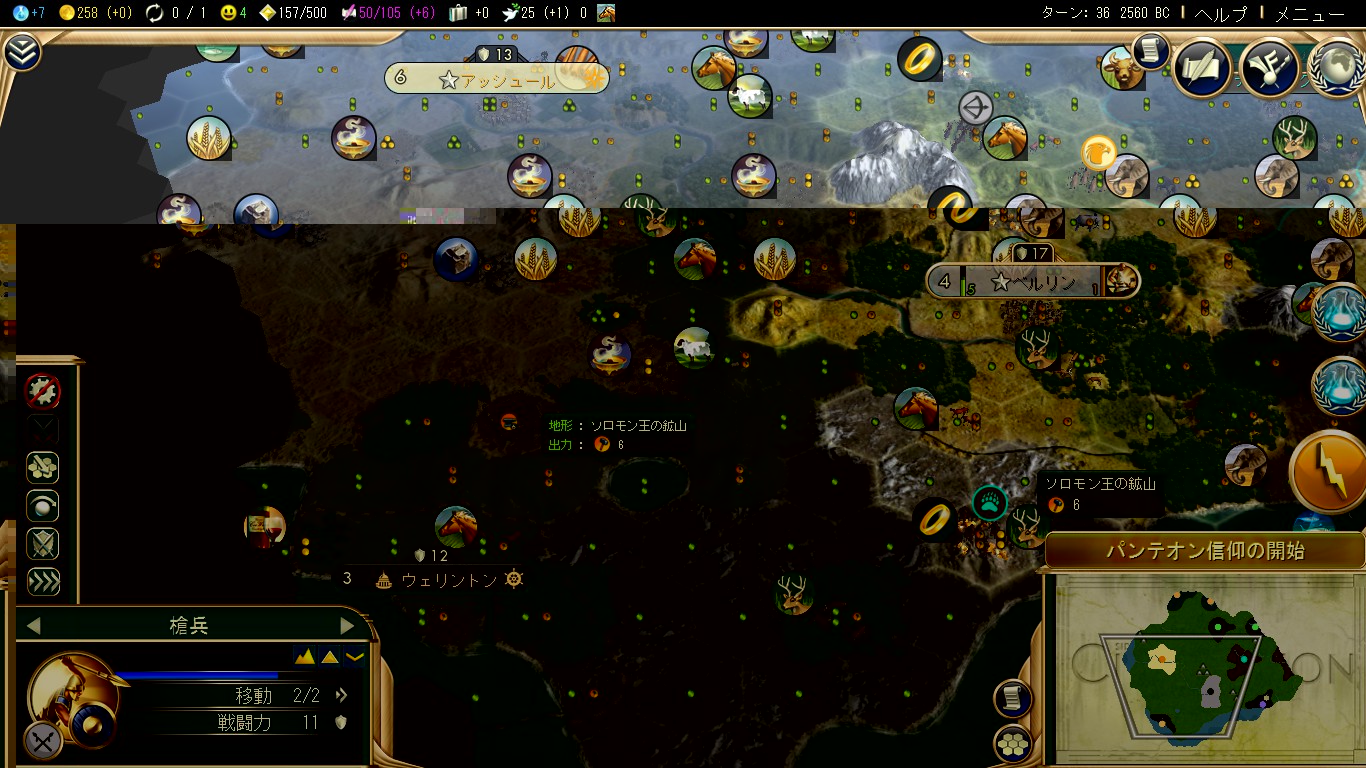1366x768 pixels.
Task: Open the diplomacy globe button
Action: (x=1336, y=67)
